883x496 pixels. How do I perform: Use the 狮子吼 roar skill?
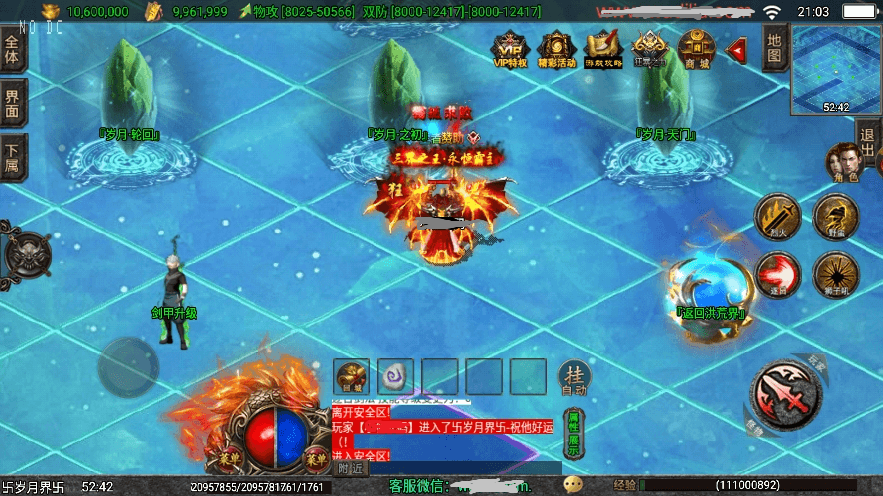[x=834, y=273]
